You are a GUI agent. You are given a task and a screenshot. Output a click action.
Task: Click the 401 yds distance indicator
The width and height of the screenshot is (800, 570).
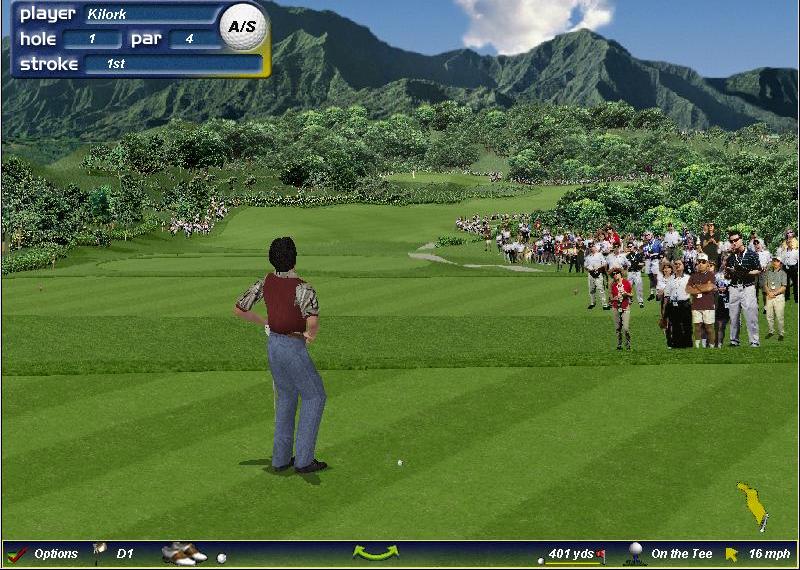click(x=572, y=554)
